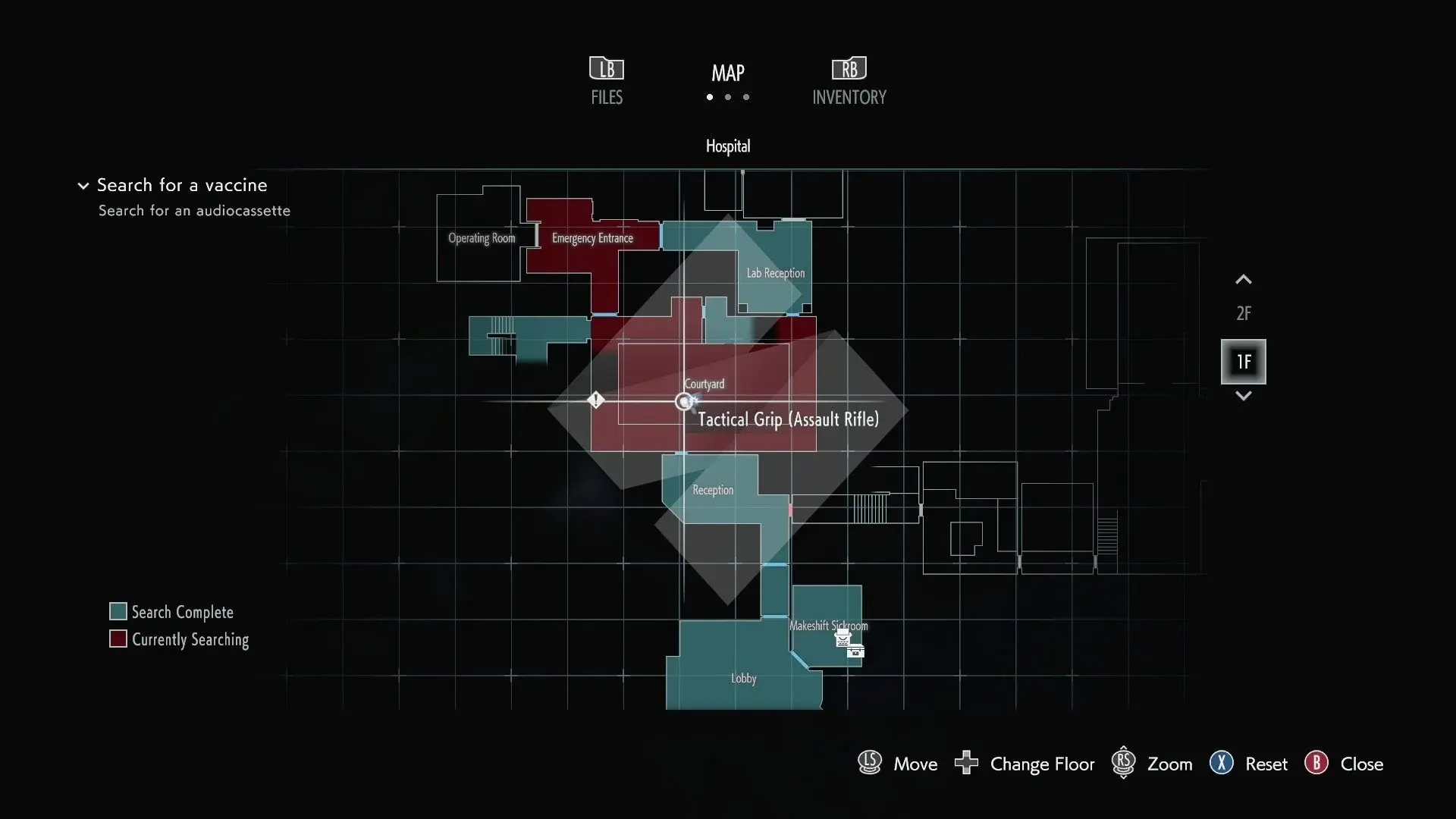This screenshot has height=819, width=1456.
Task: Click the diamond exclamation marker in Courtyard
Action: 595,400
